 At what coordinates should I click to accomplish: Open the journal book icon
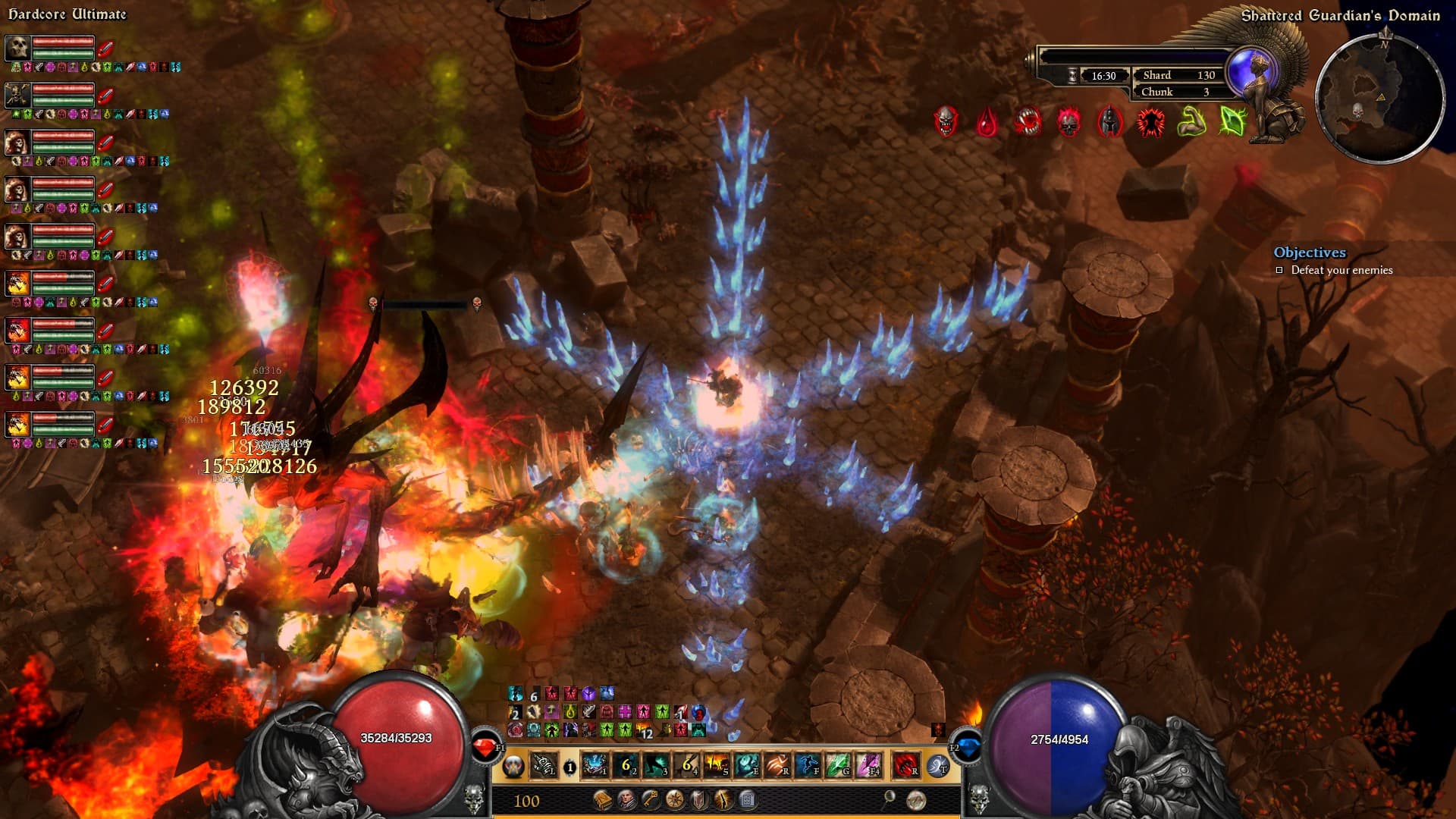(x=603, y=799)
